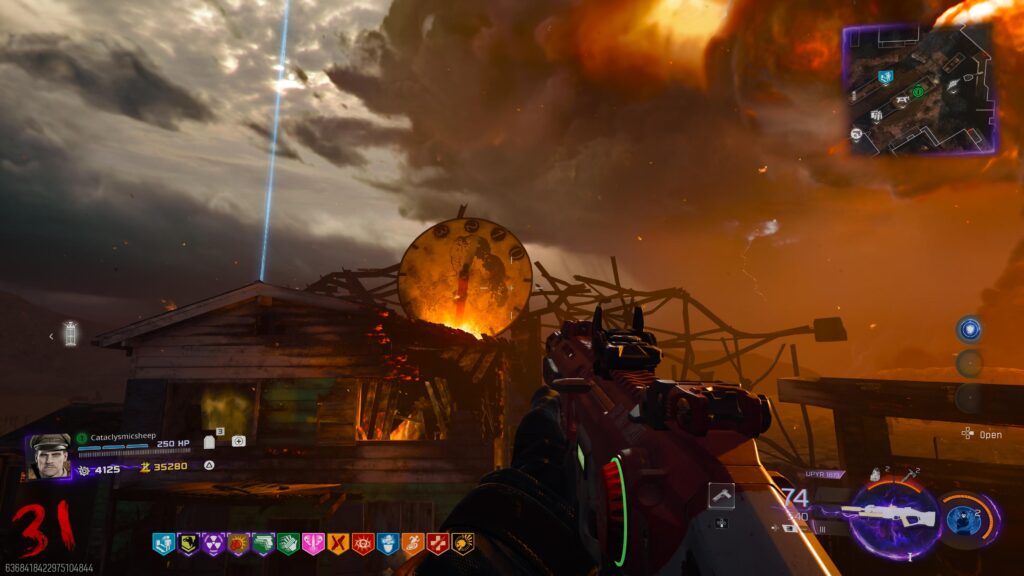Click the white canister icon on left edge
The image size is (1024, 576).
[x=70, y=333]
